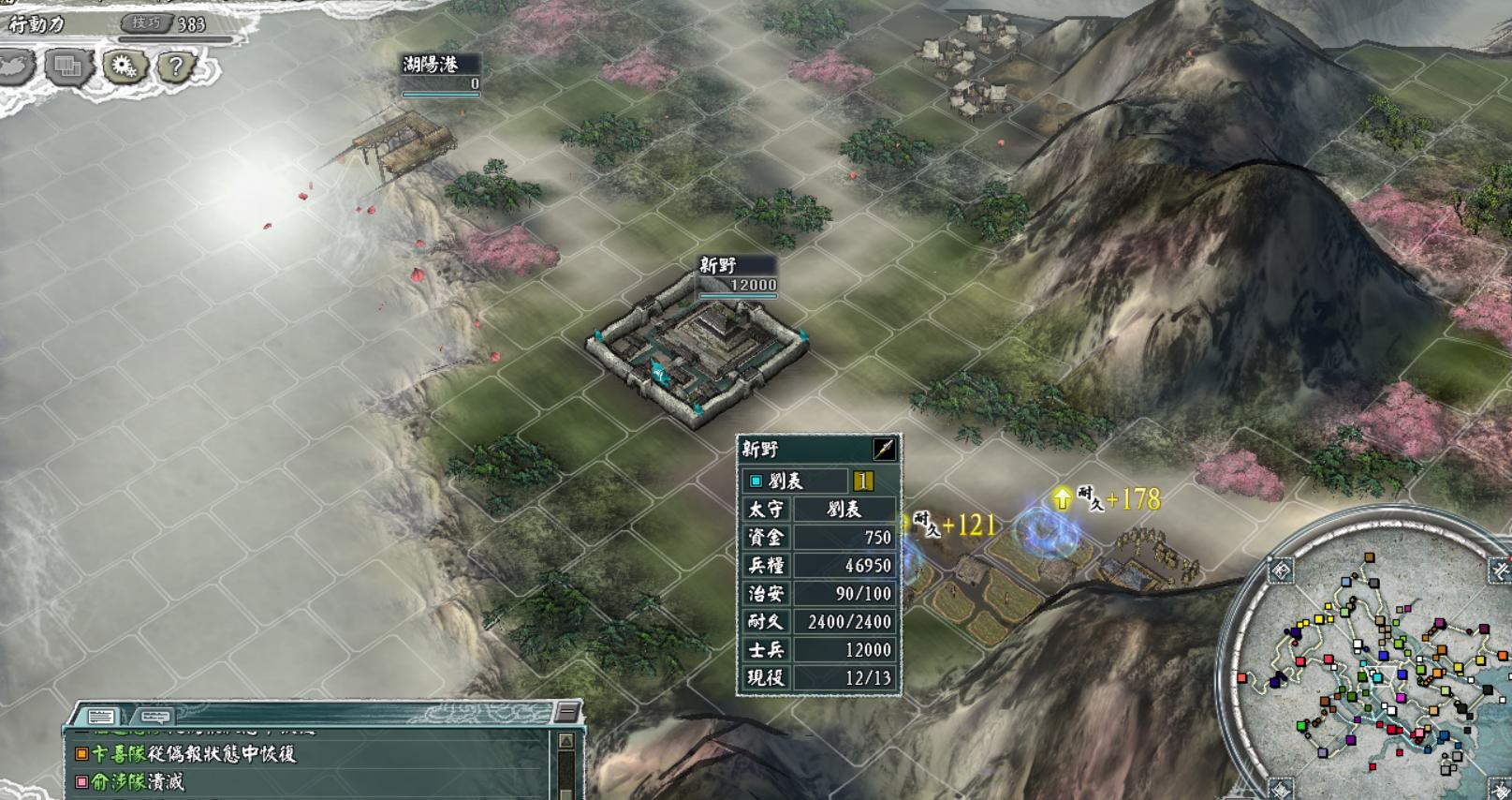Click the minimap's top-left corner button
This screenshot has height=800, width=1512.
coord(1281,570)
